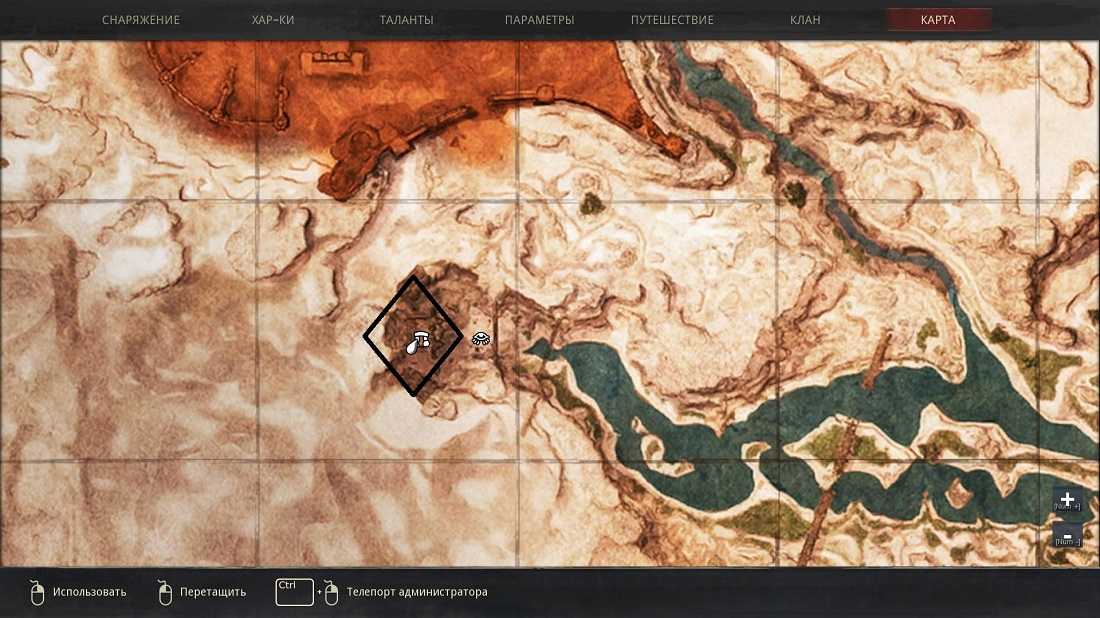Select the Путешествие tab
Viewport: 1100px width, 618px height.
click(672, 20)
